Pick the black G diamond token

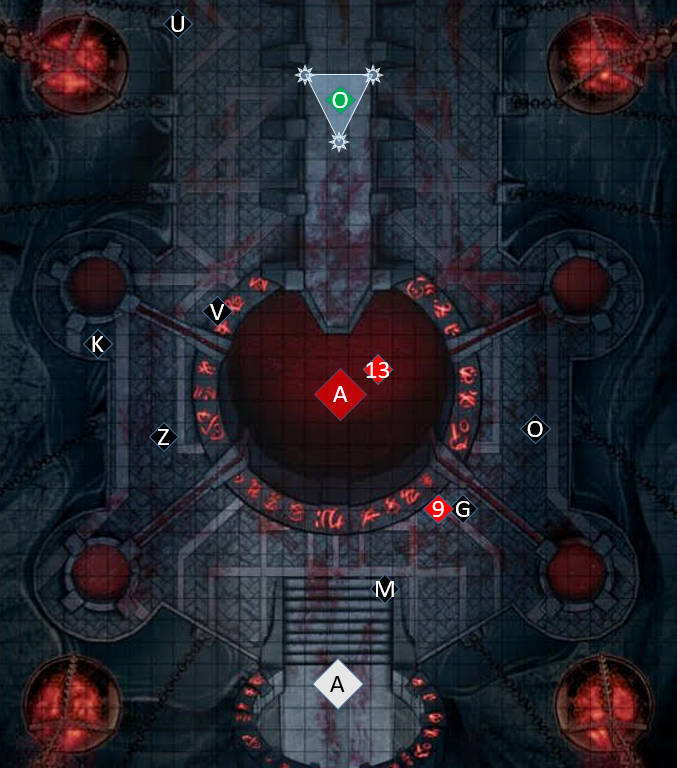point(462,510)
